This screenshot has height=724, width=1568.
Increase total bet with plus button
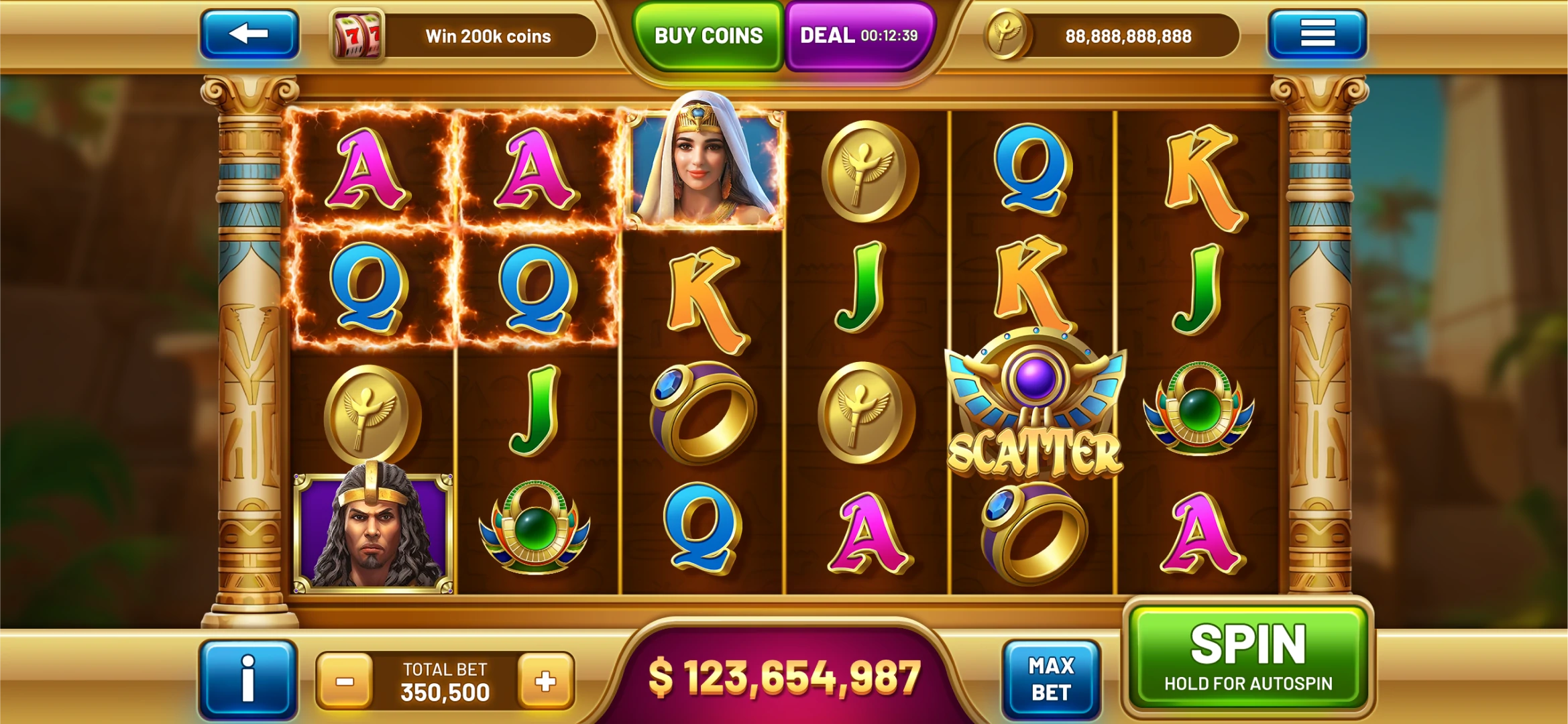point(545,682)
